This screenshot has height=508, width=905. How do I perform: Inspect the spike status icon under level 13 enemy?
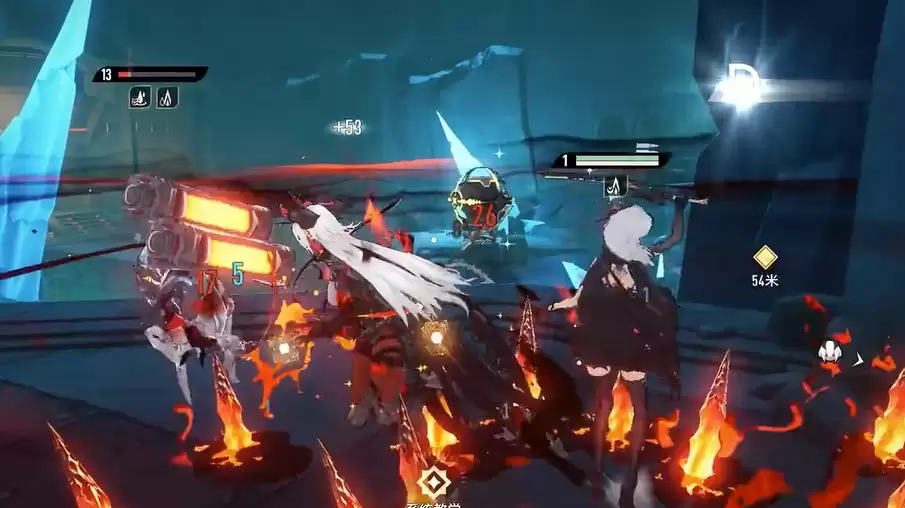(x=167, y=97)
